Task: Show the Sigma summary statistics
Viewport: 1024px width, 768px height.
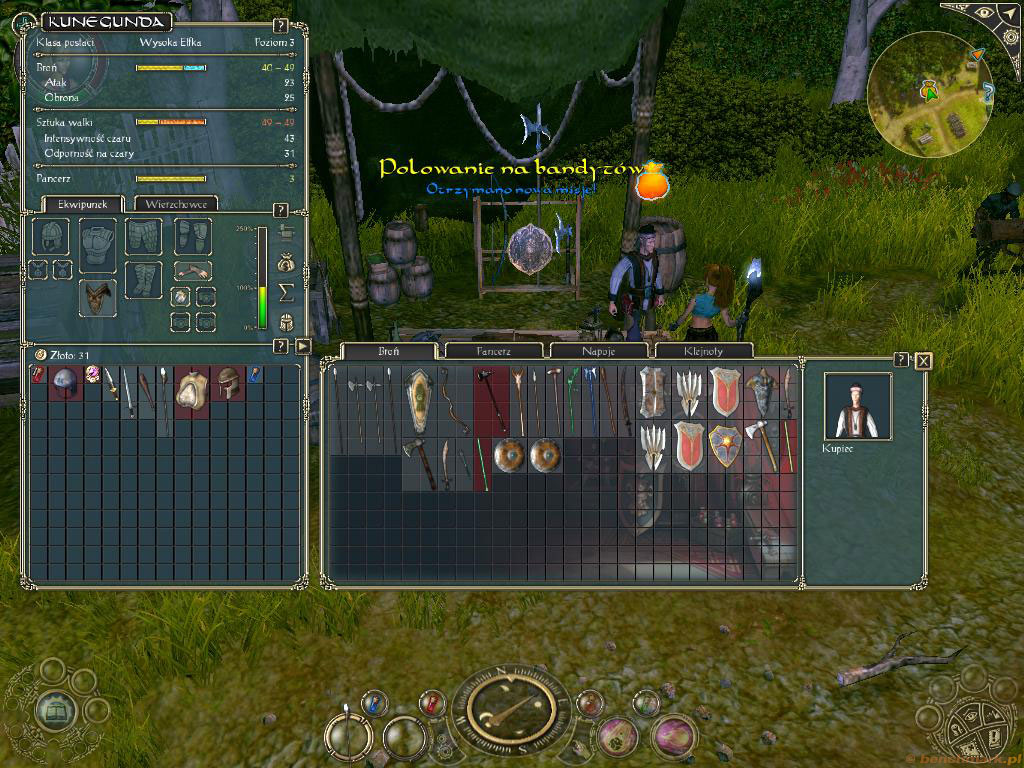Action: pyautogui.click(x=285, y=292)
